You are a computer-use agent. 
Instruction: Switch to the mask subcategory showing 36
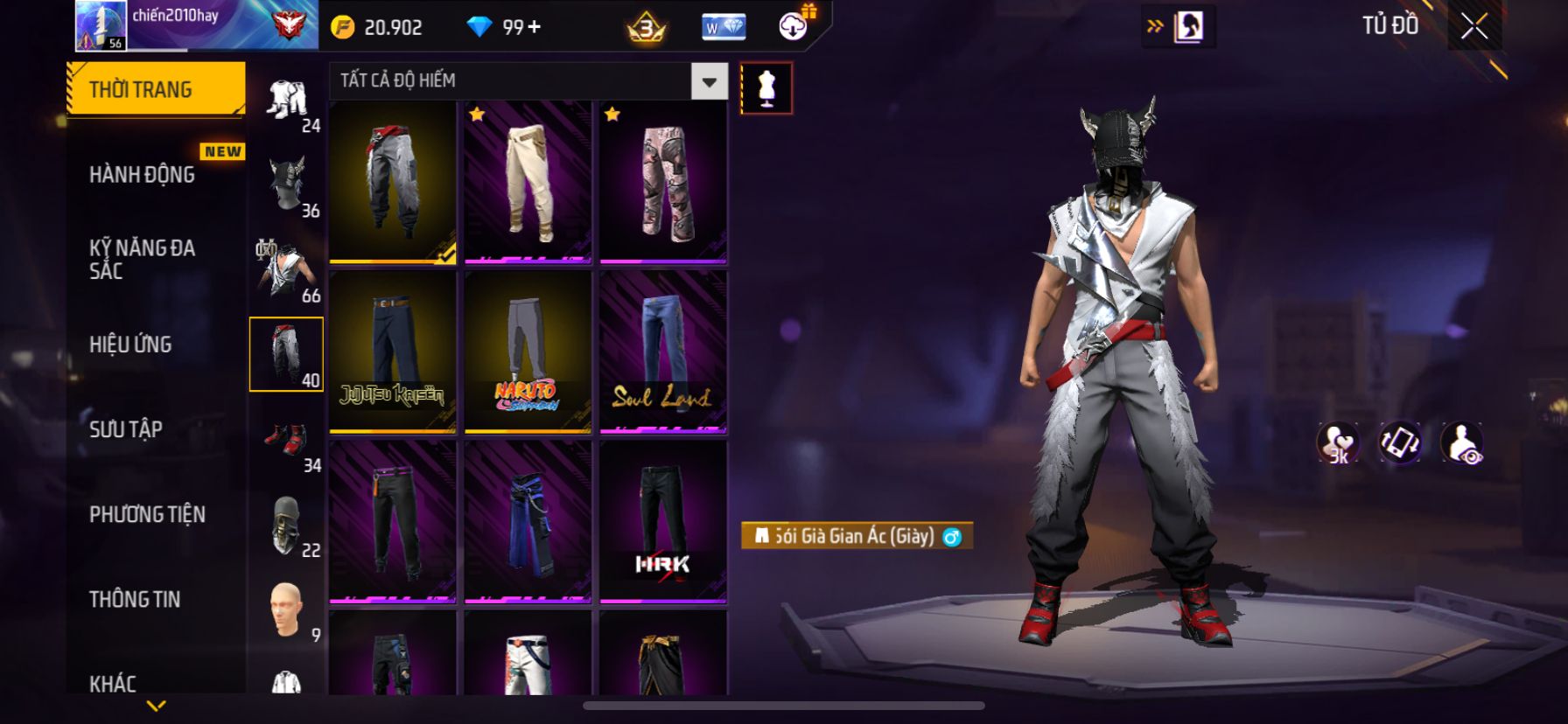tap(287, 185)
